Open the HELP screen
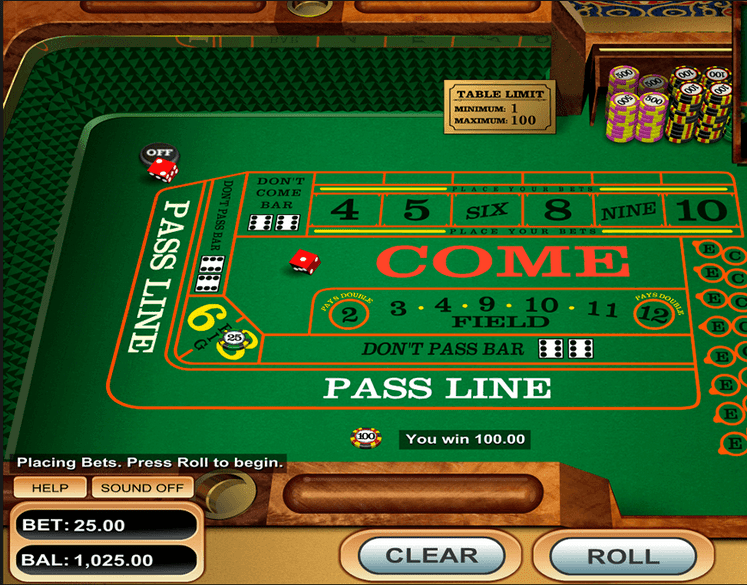Viewport: 747px width, 585px height. pos(49,488)
